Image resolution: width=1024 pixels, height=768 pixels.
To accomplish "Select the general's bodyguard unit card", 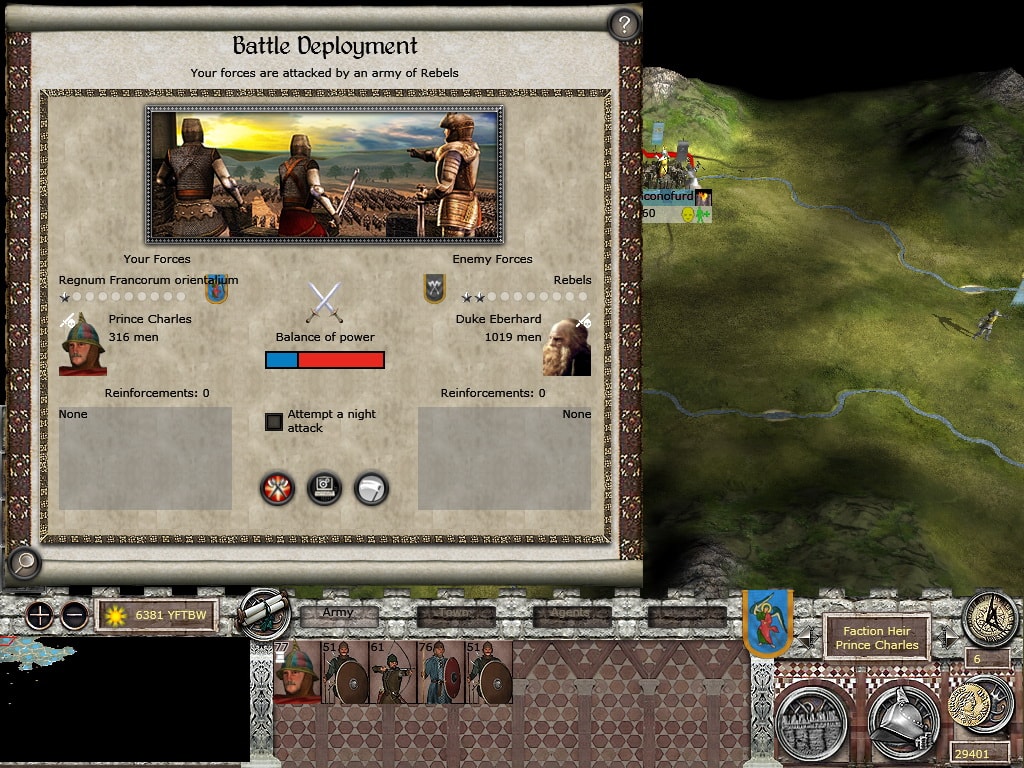I will pyautogui.click(x=297, y=672).
